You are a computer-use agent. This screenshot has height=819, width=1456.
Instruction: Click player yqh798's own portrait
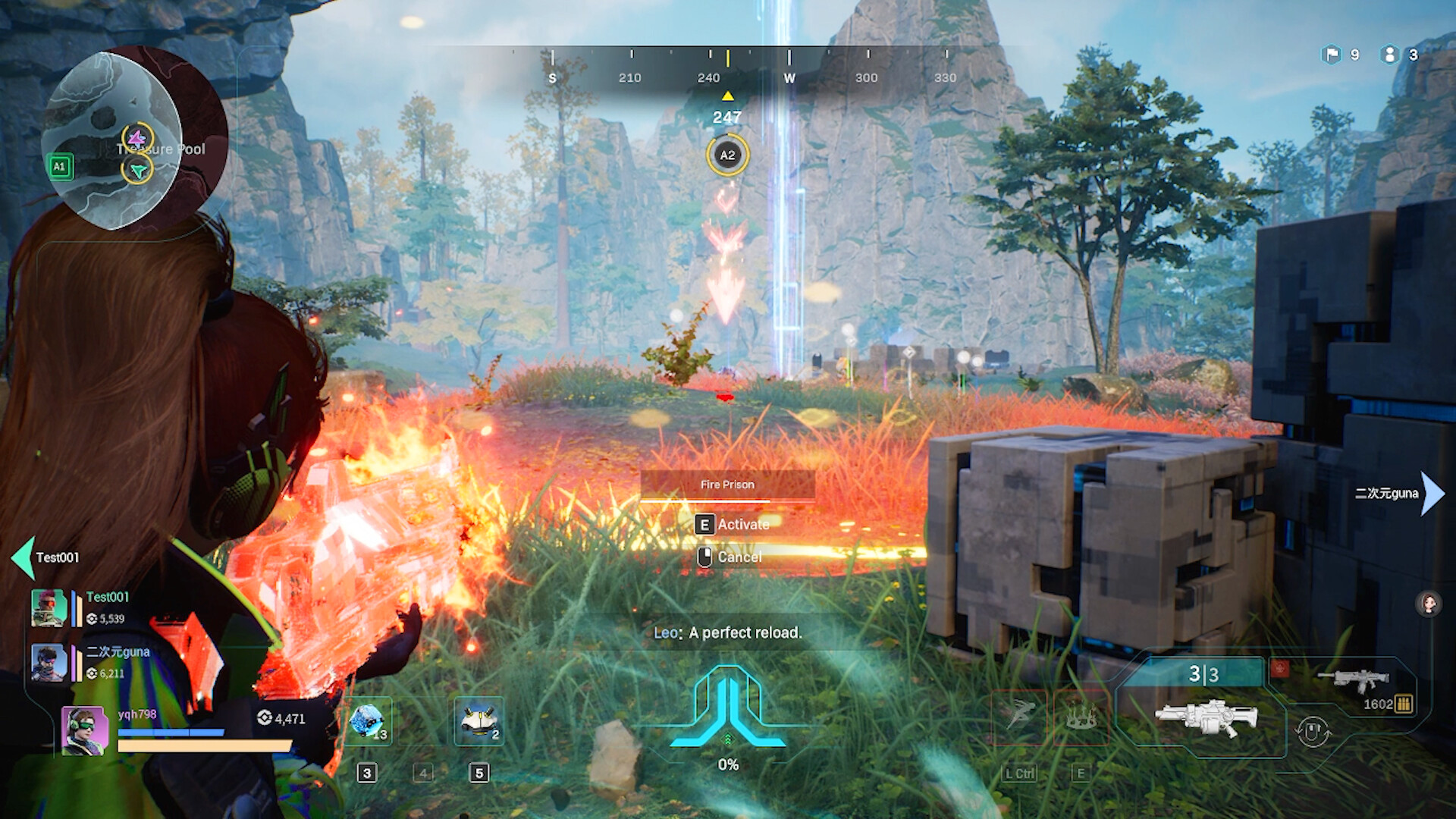point(84,730)
